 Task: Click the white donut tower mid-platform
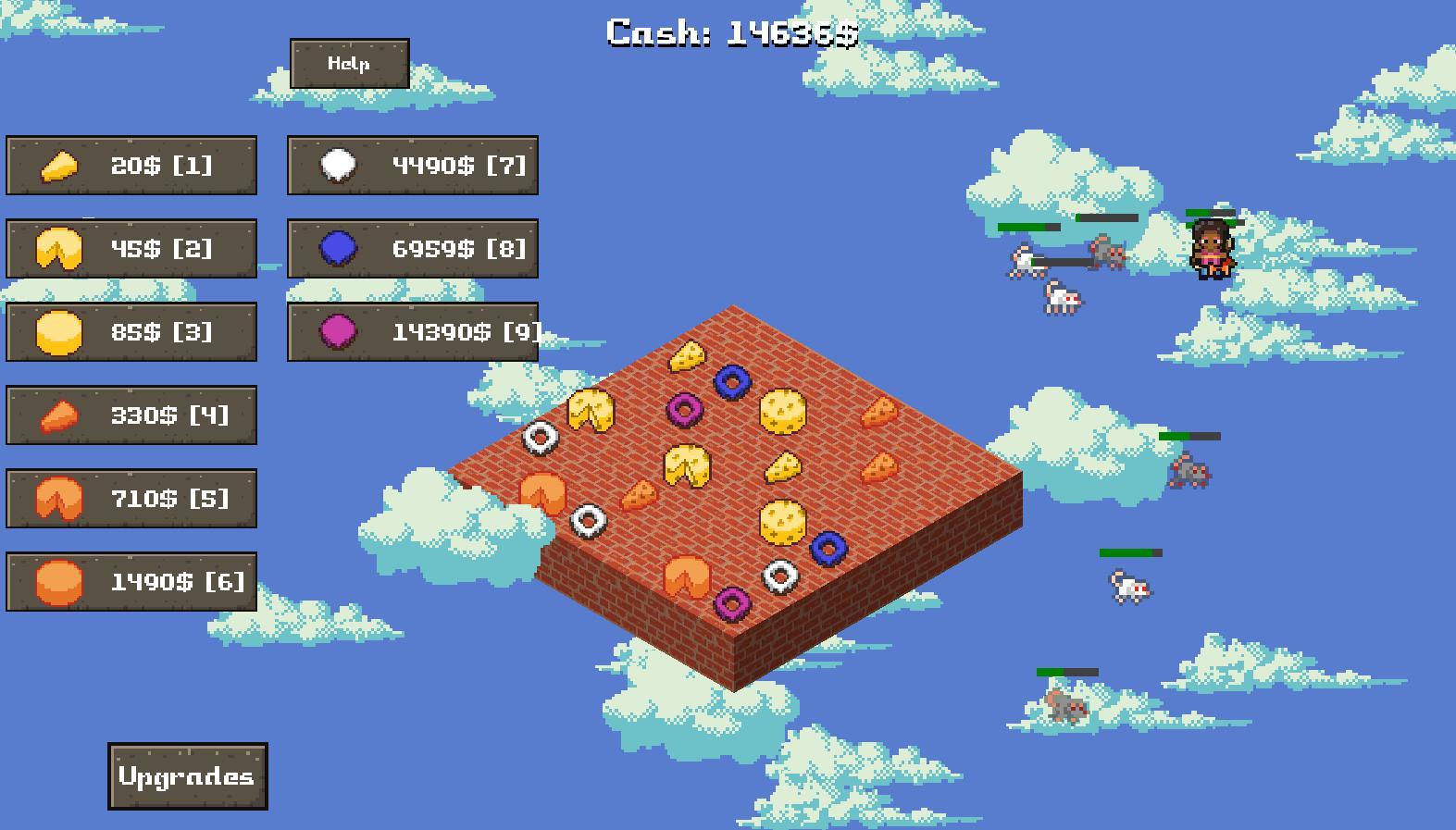(x=778, y=576)
